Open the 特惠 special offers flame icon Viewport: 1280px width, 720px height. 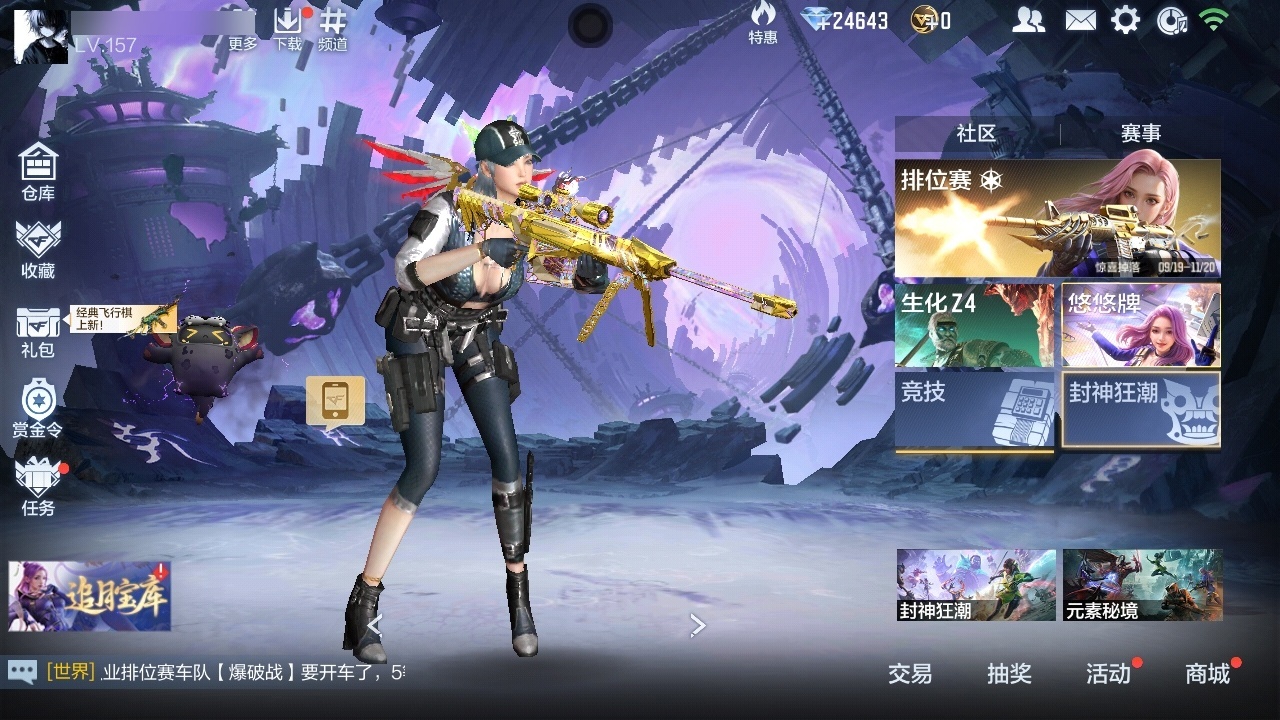[x=763, y=22]
